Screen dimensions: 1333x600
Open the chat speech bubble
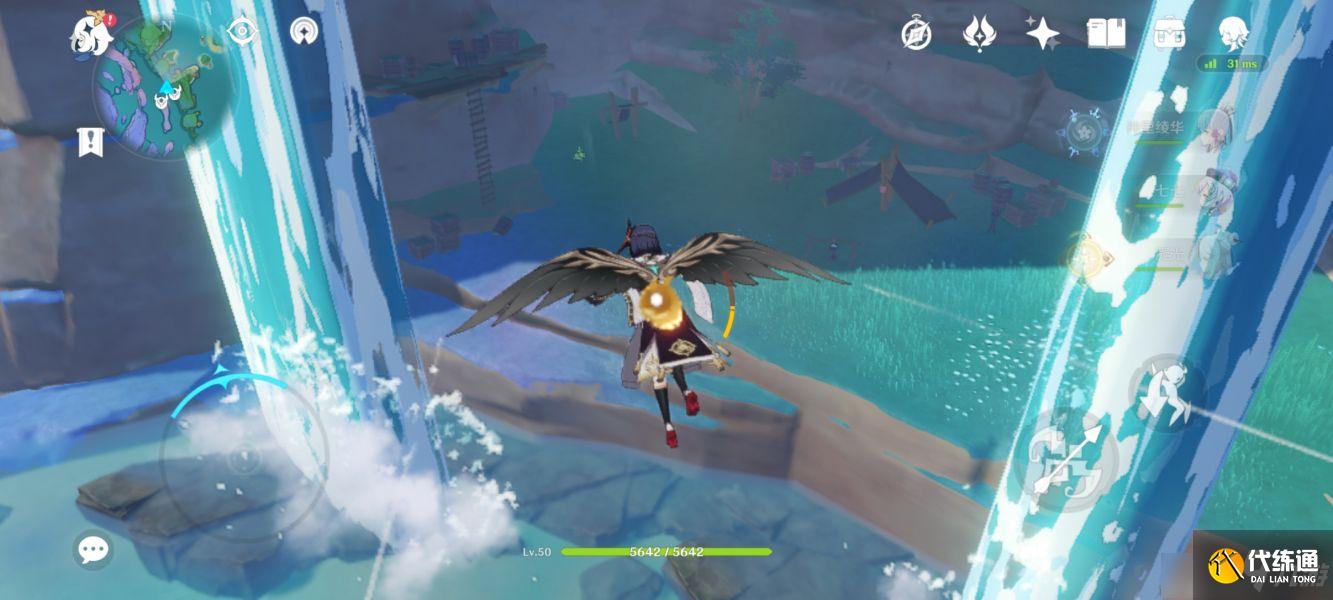click(x=93, y=548)
